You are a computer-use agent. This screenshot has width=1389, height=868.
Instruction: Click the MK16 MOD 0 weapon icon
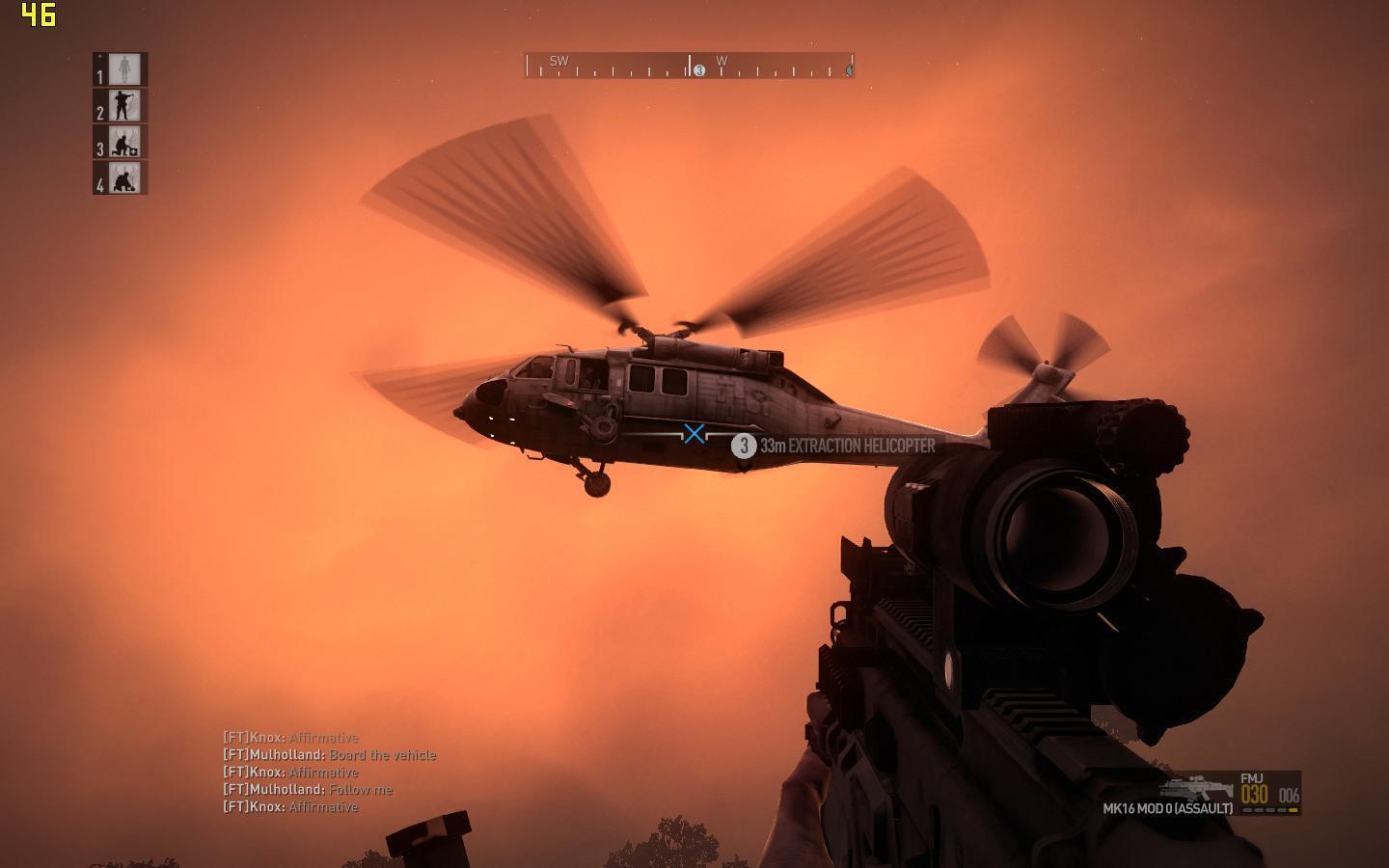(1196, 787)
